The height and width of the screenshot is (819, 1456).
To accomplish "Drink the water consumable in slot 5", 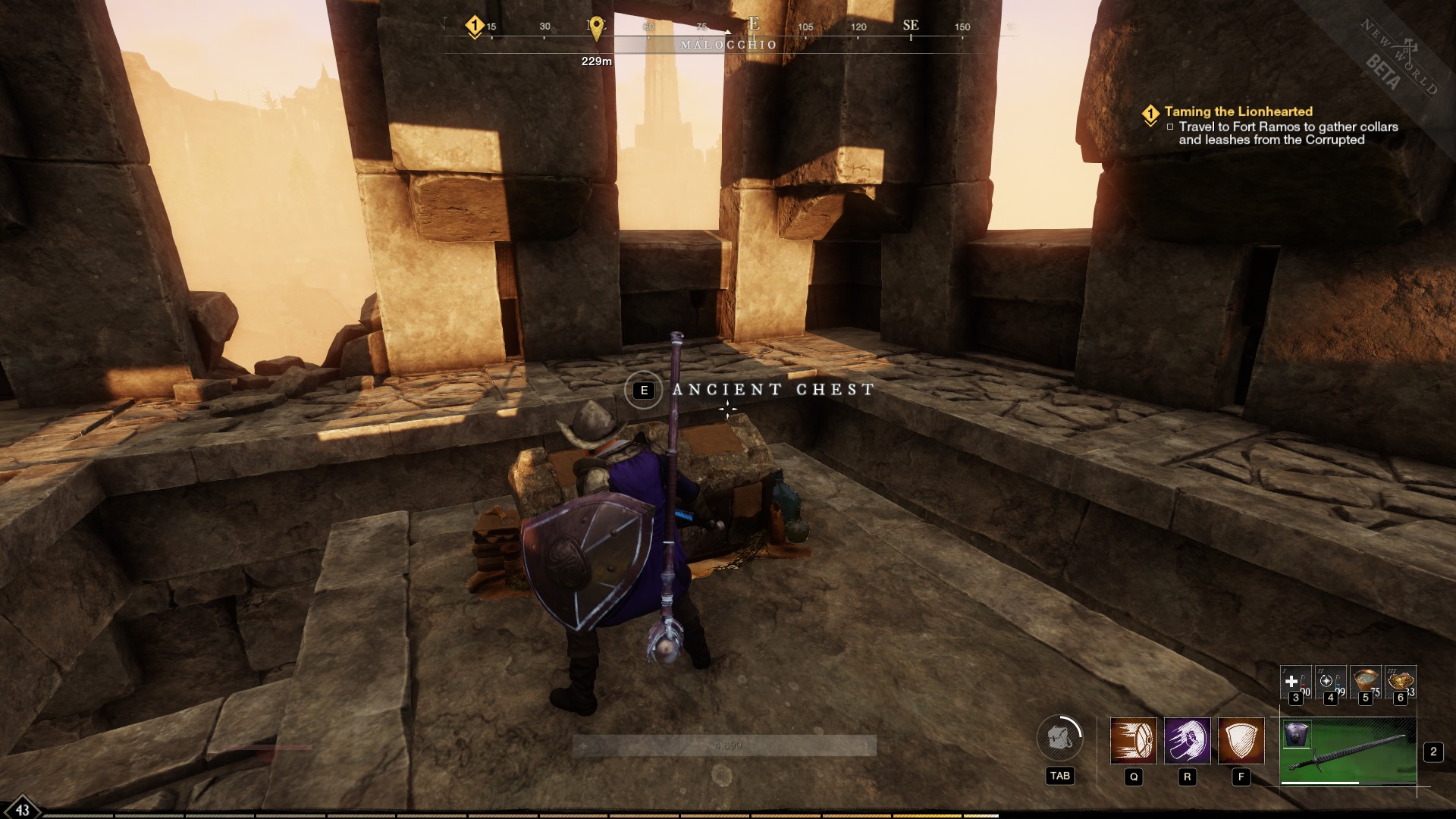I will point(1365,680).
